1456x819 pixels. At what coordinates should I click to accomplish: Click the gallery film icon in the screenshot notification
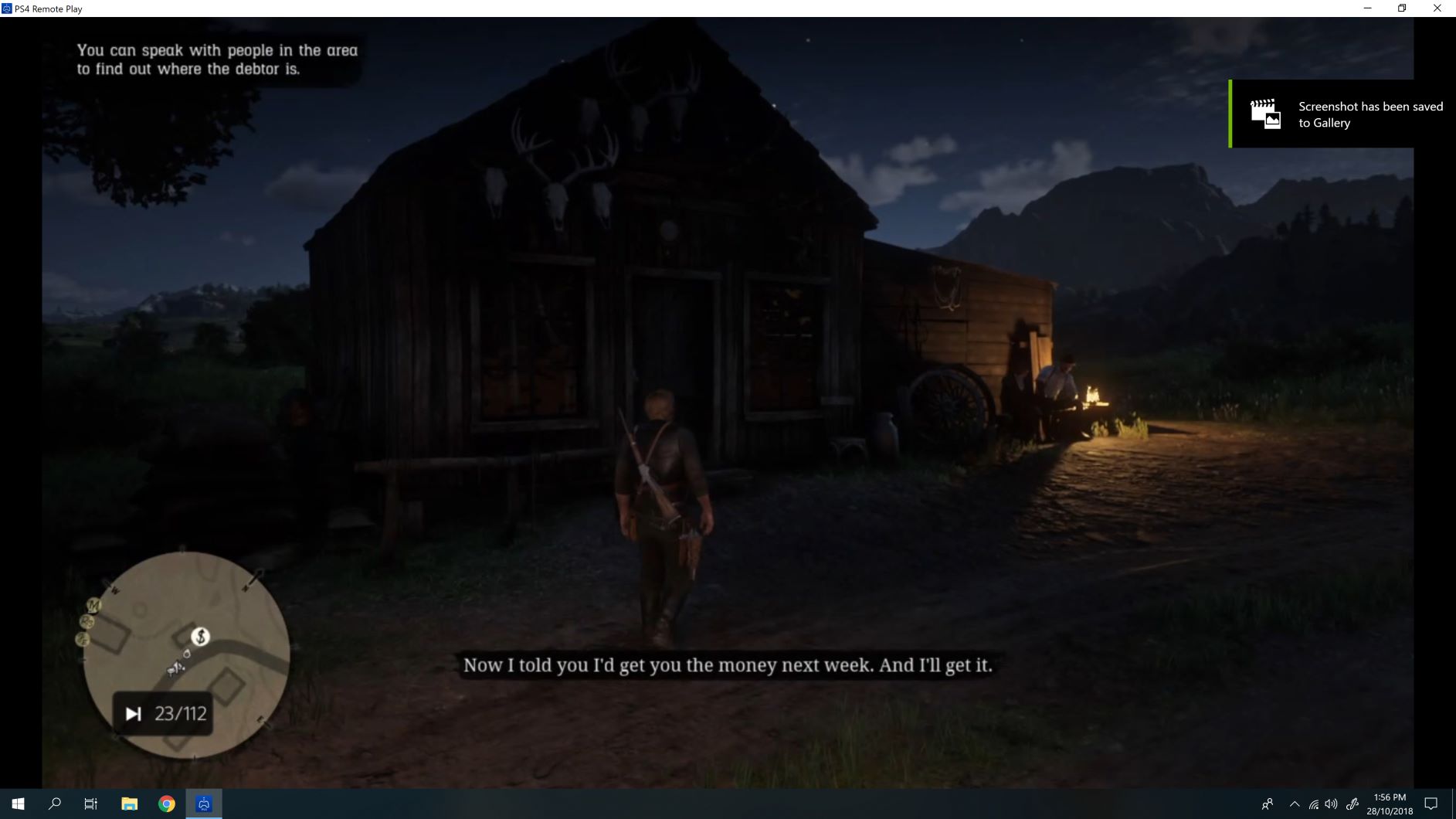[x=1264, y=114]
